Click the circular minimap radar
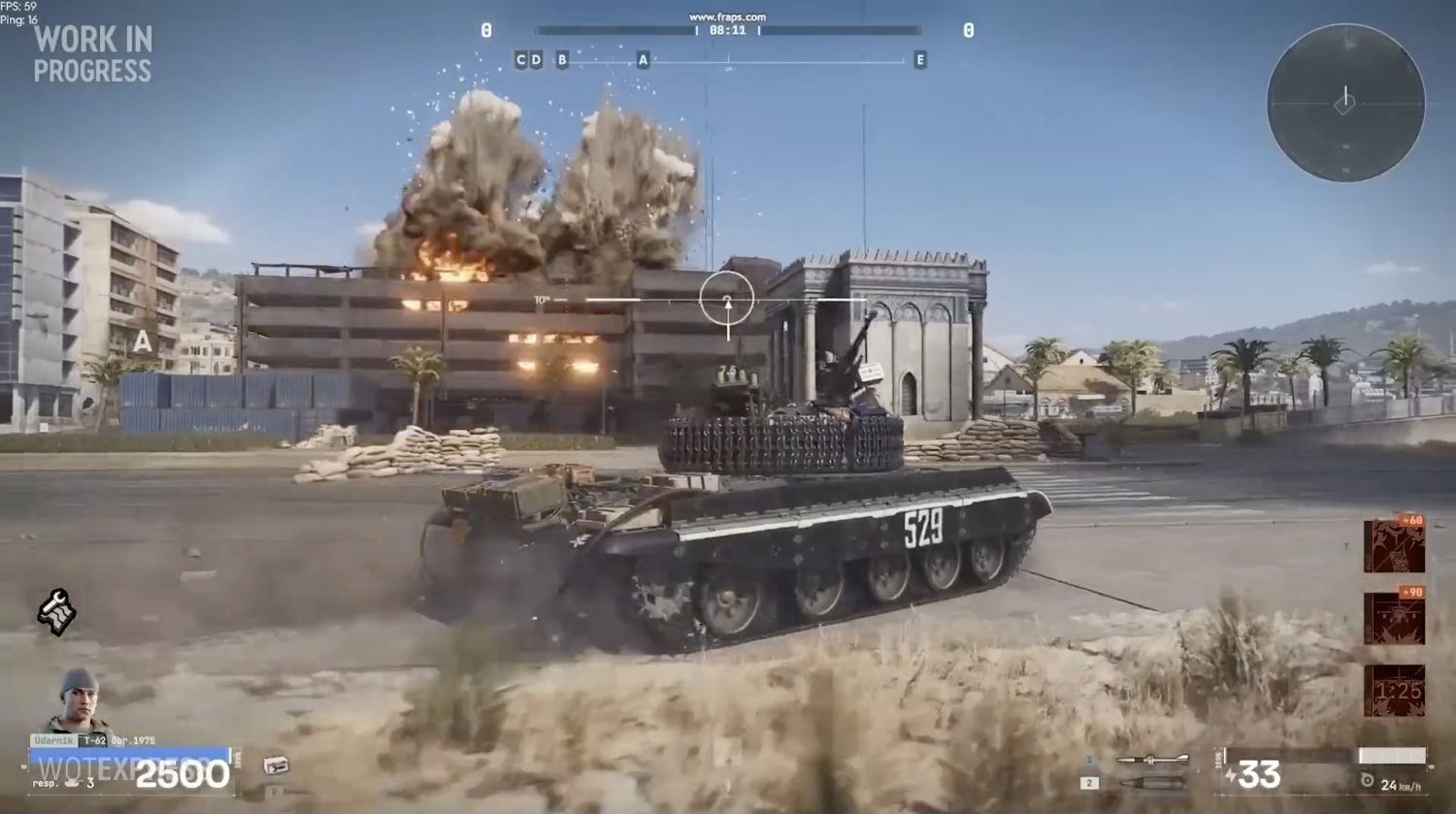1456x814 pixels. pyautogui.click(x=1345, y=103)
